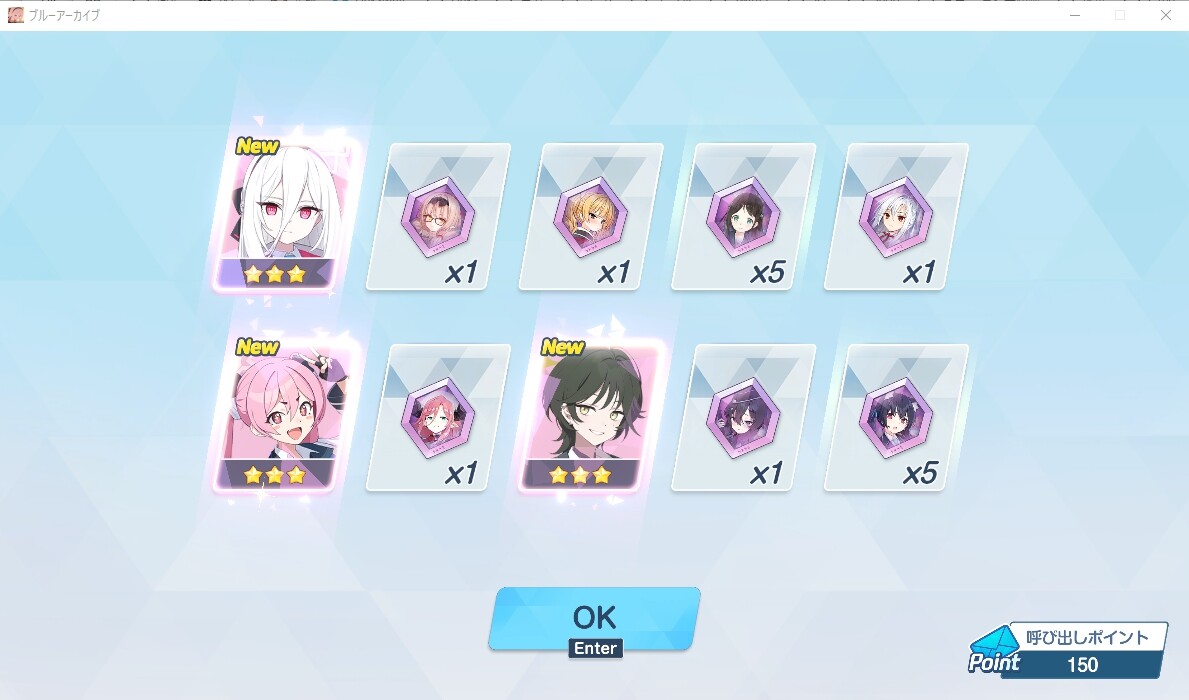Select the red-haired horned girl shard card

438,418
